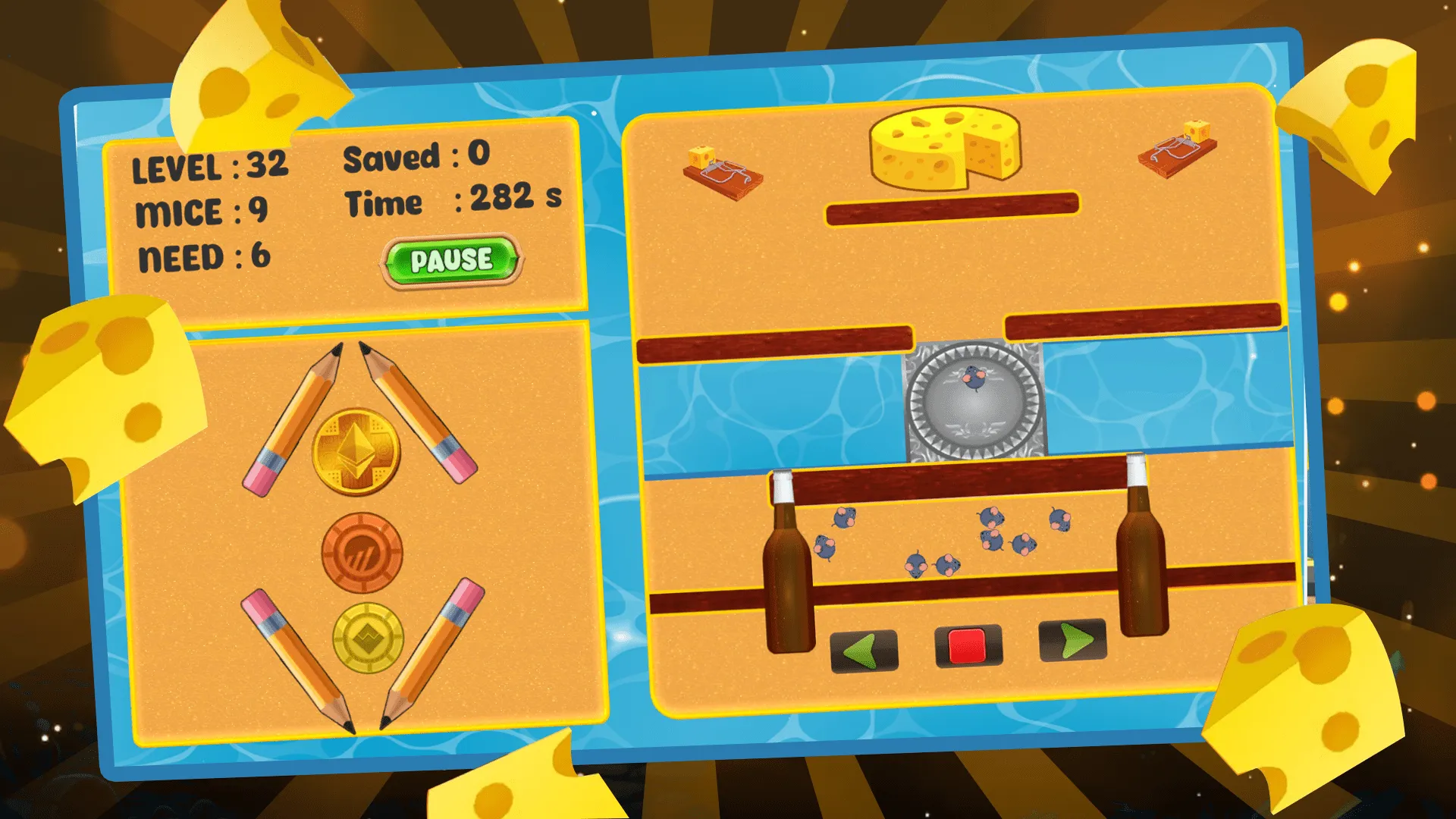Select the right mousetrap near top corner

tap(1178, 152)
